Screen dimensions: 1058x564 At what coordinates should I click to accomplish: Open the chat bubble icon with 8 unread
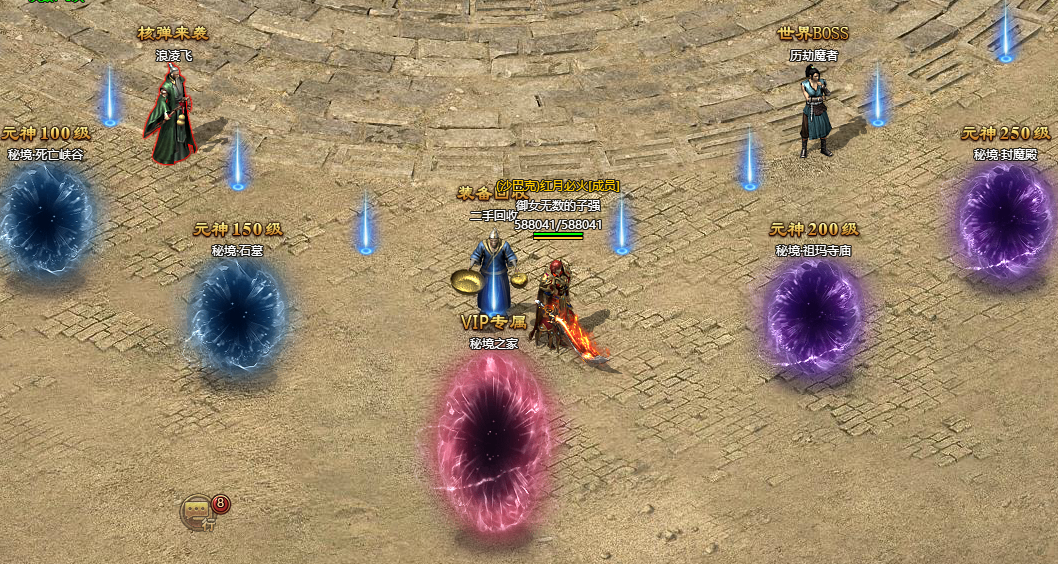(x=198, y=513)
